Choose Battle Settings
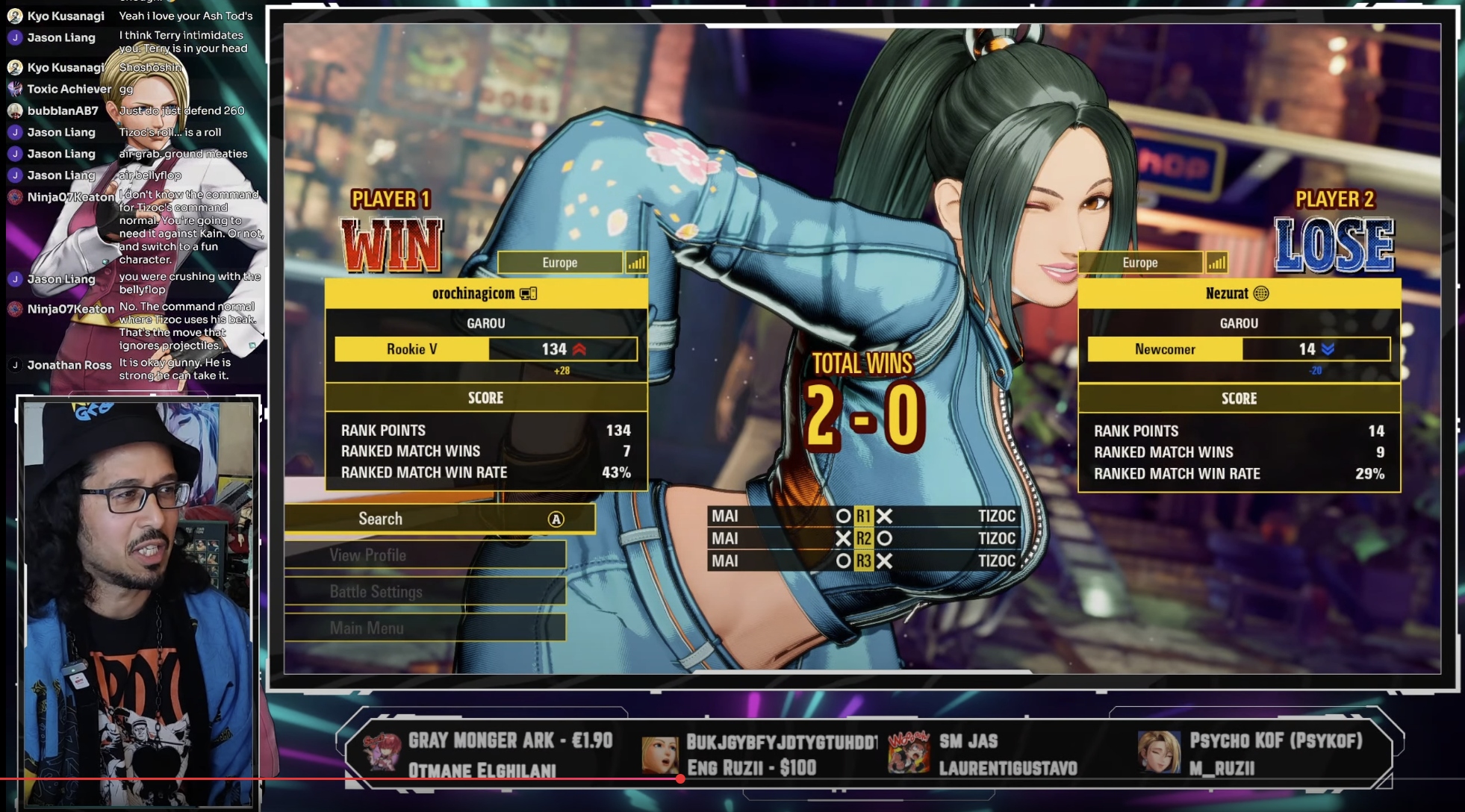Image resolution: width=1465 pixels, height=812 pixels. point(424,592)
